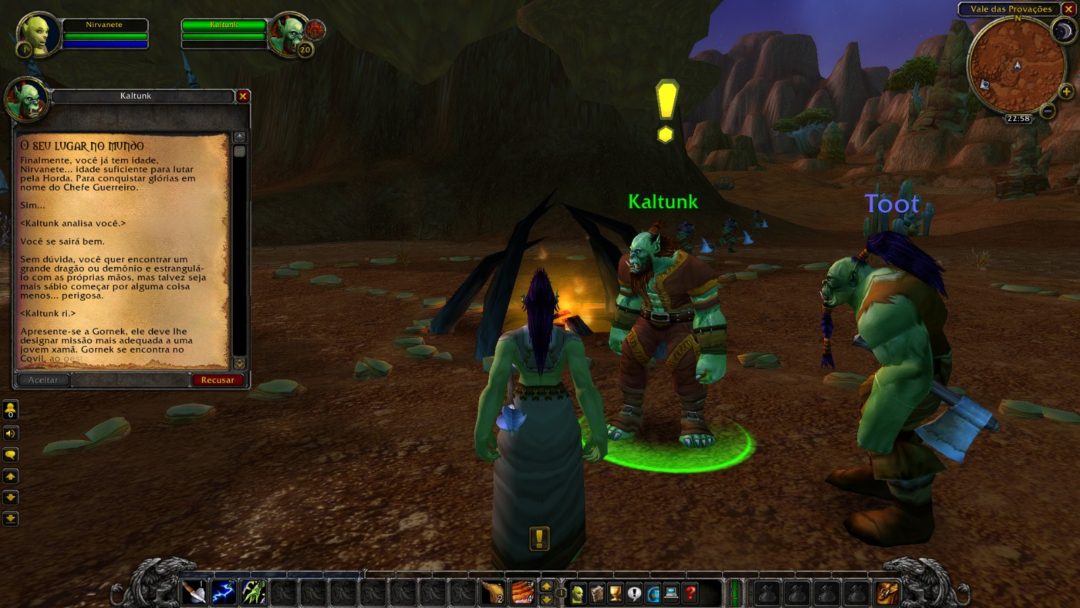
Task: Cast the Lightning Bolt spell
Action: [224, 592]
